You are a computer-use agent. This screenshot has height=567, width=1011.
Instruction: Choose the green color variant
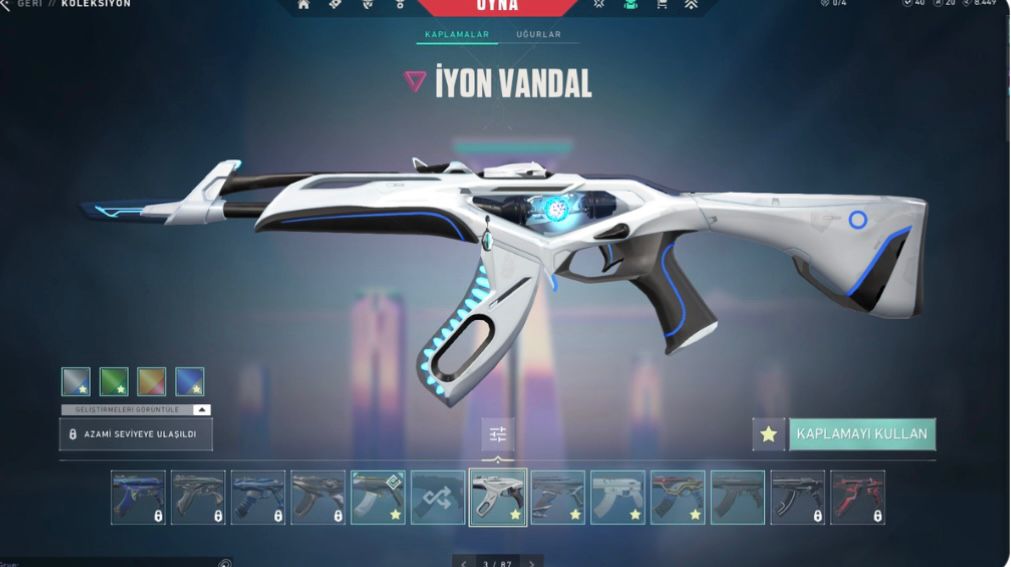(113, 381)
